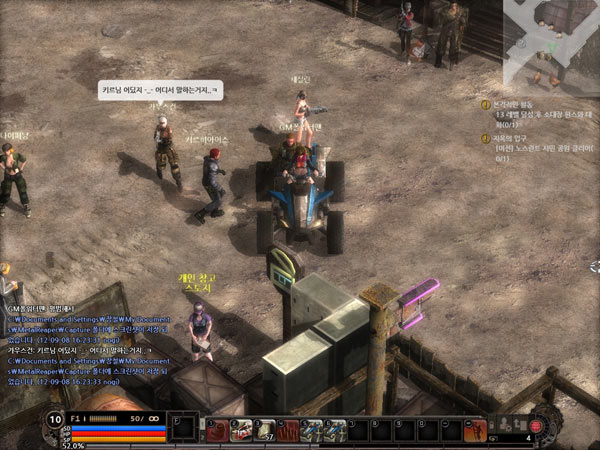The width and height of the screenshot is (600, 450).
Task: Click the empty F weapon slot
Action: pos(182,428)
